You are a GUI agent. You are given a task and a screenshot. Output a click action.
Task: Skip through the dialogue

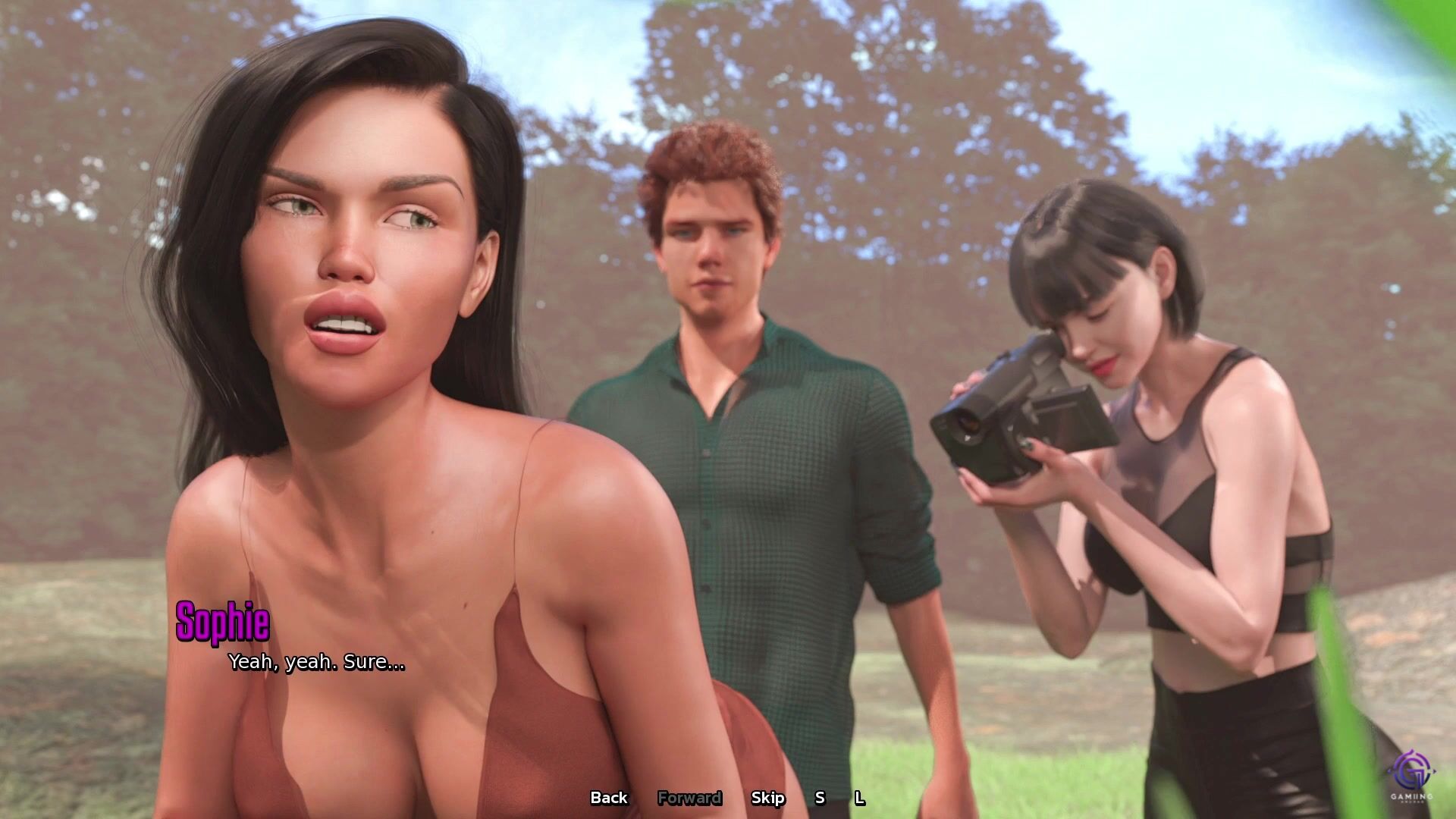(x=767, y=798)
